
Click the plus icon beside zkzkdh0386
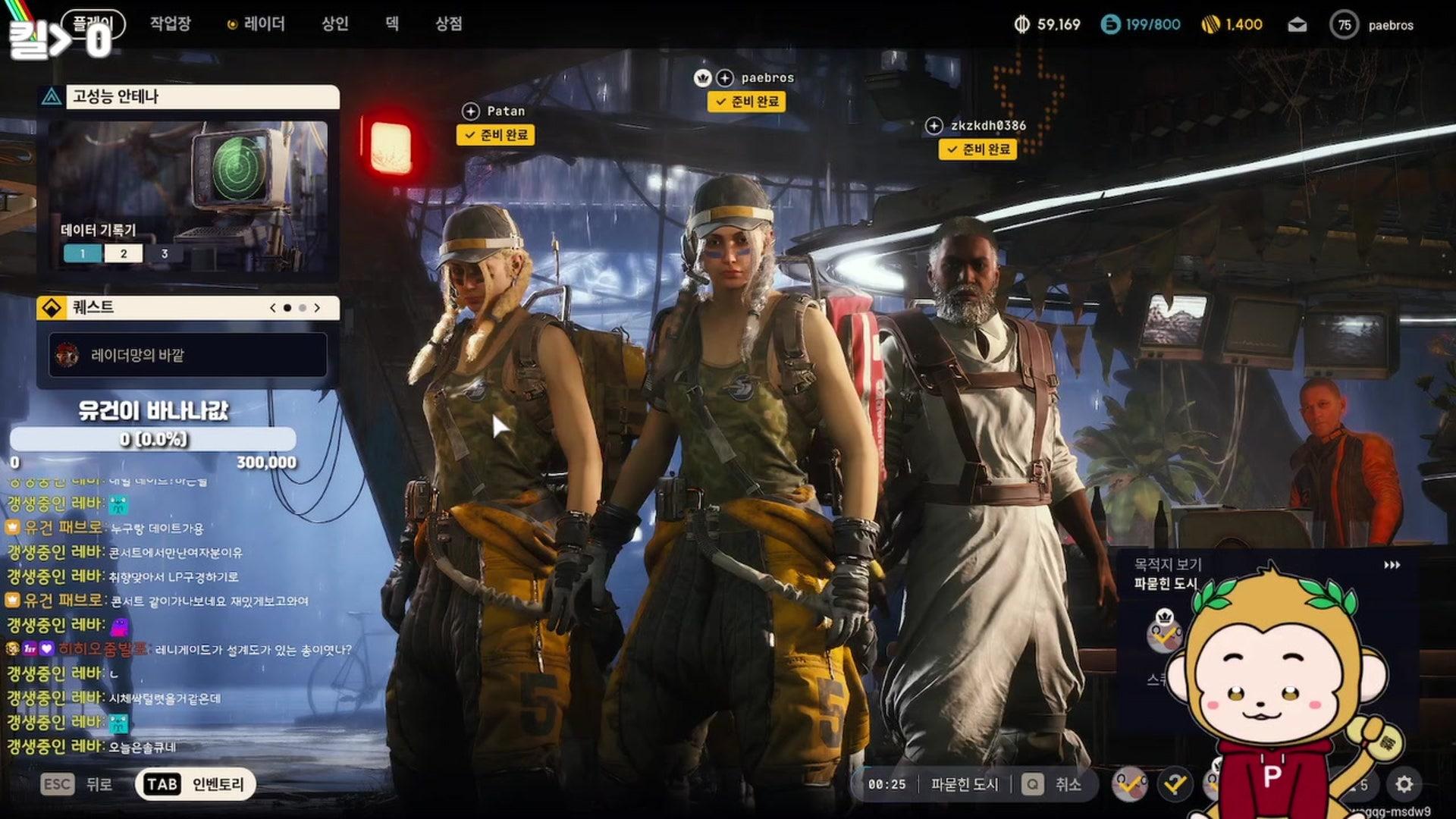(x=934, y=126)
